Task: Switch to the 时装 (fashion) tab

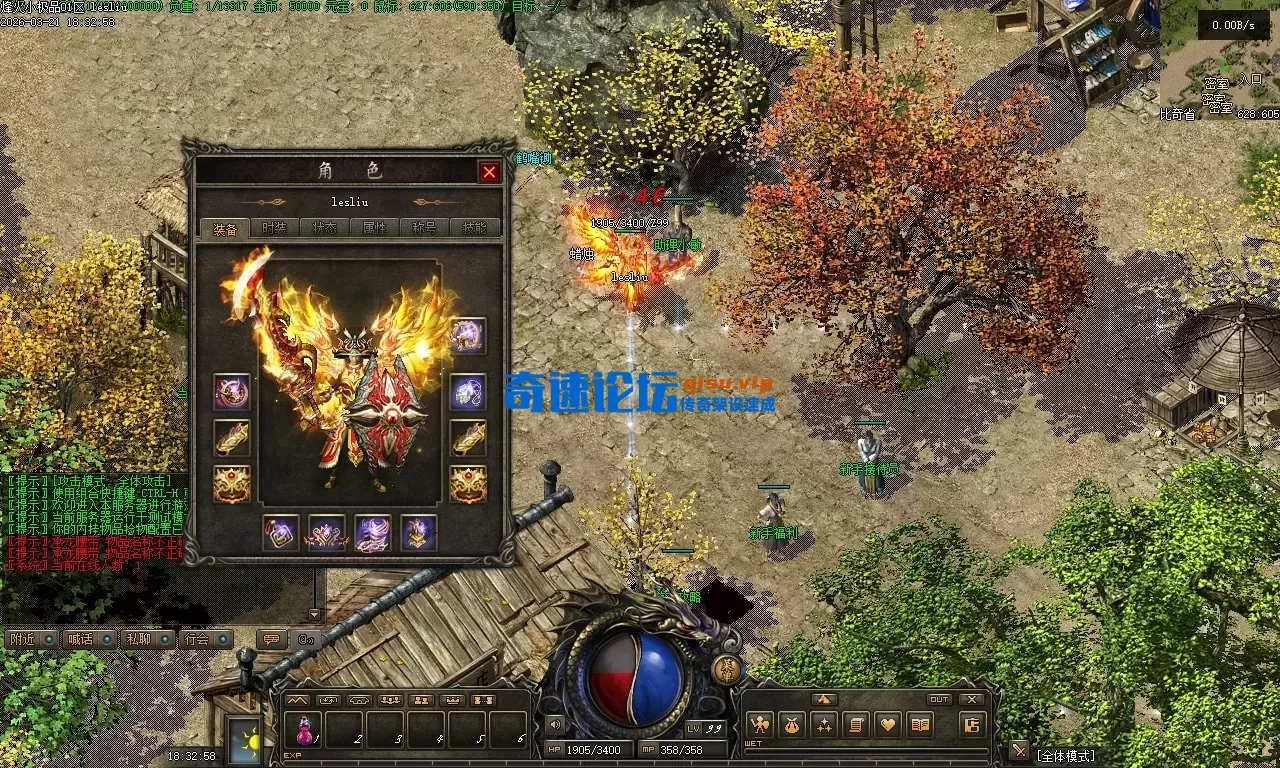Action: [274, 228]
